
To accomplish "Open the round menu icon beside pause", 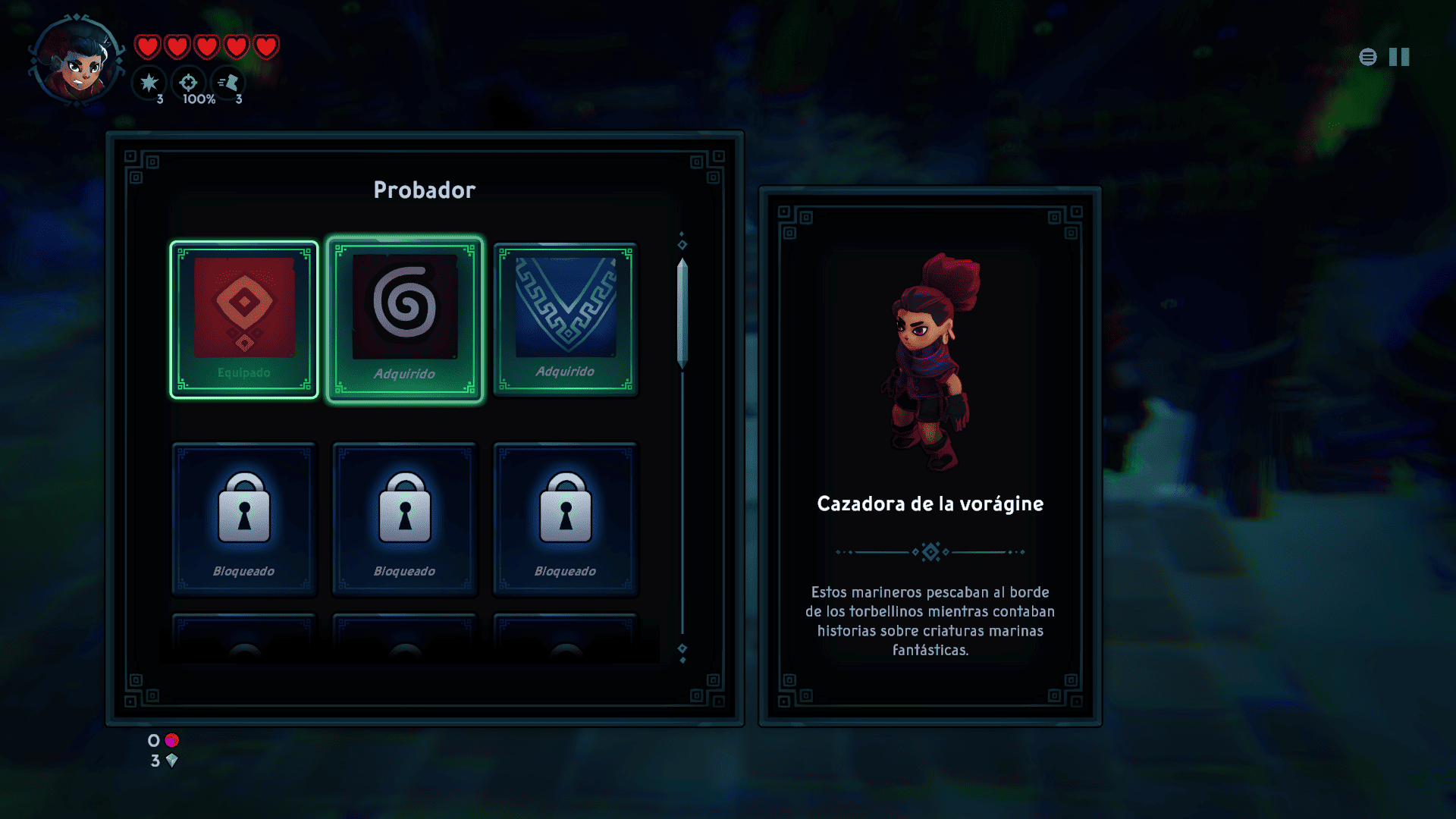I will click(1368, 57).
